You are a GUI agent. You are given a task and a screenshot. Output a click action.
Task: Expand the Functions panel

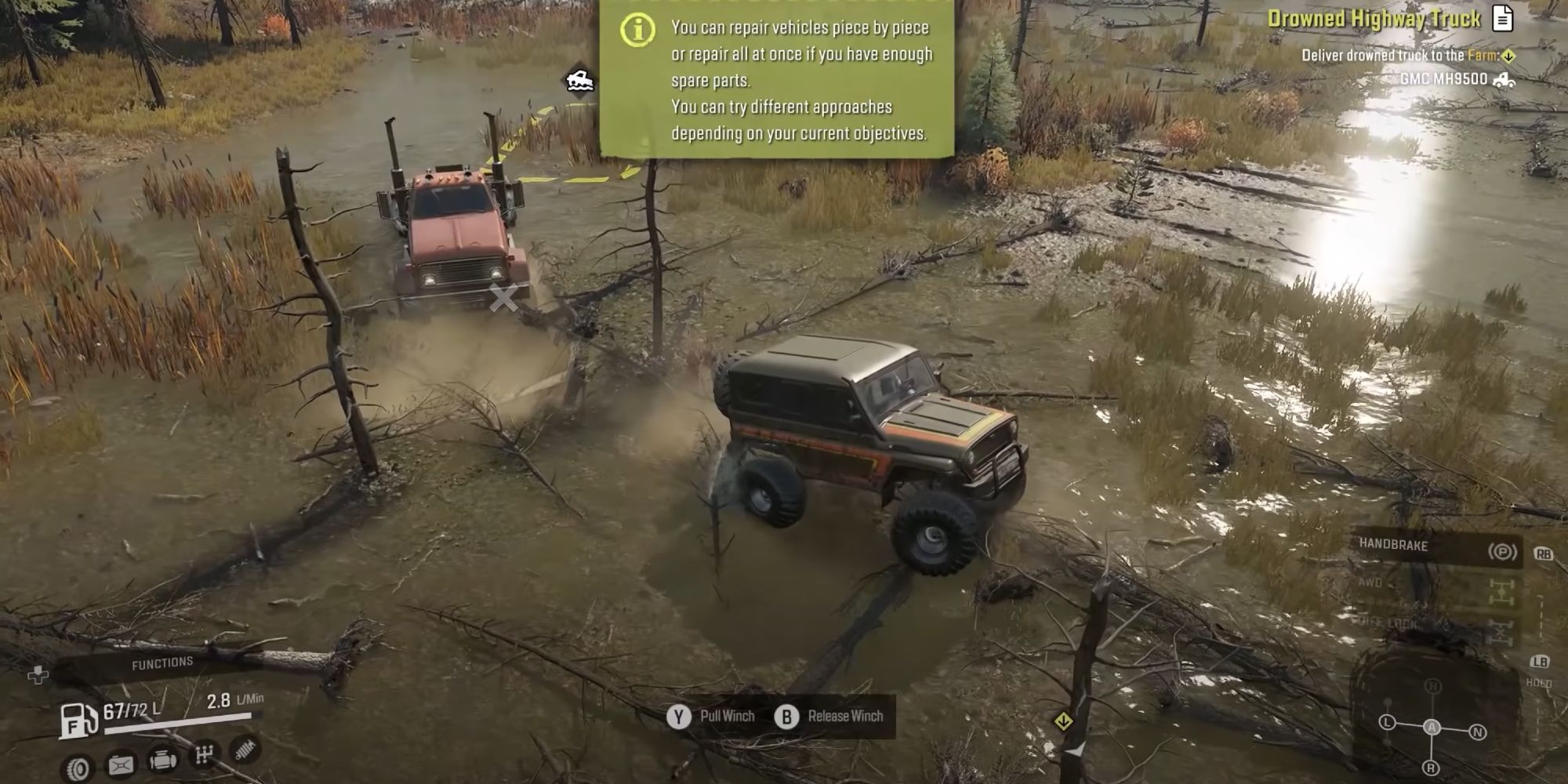(x=162, y=661)
